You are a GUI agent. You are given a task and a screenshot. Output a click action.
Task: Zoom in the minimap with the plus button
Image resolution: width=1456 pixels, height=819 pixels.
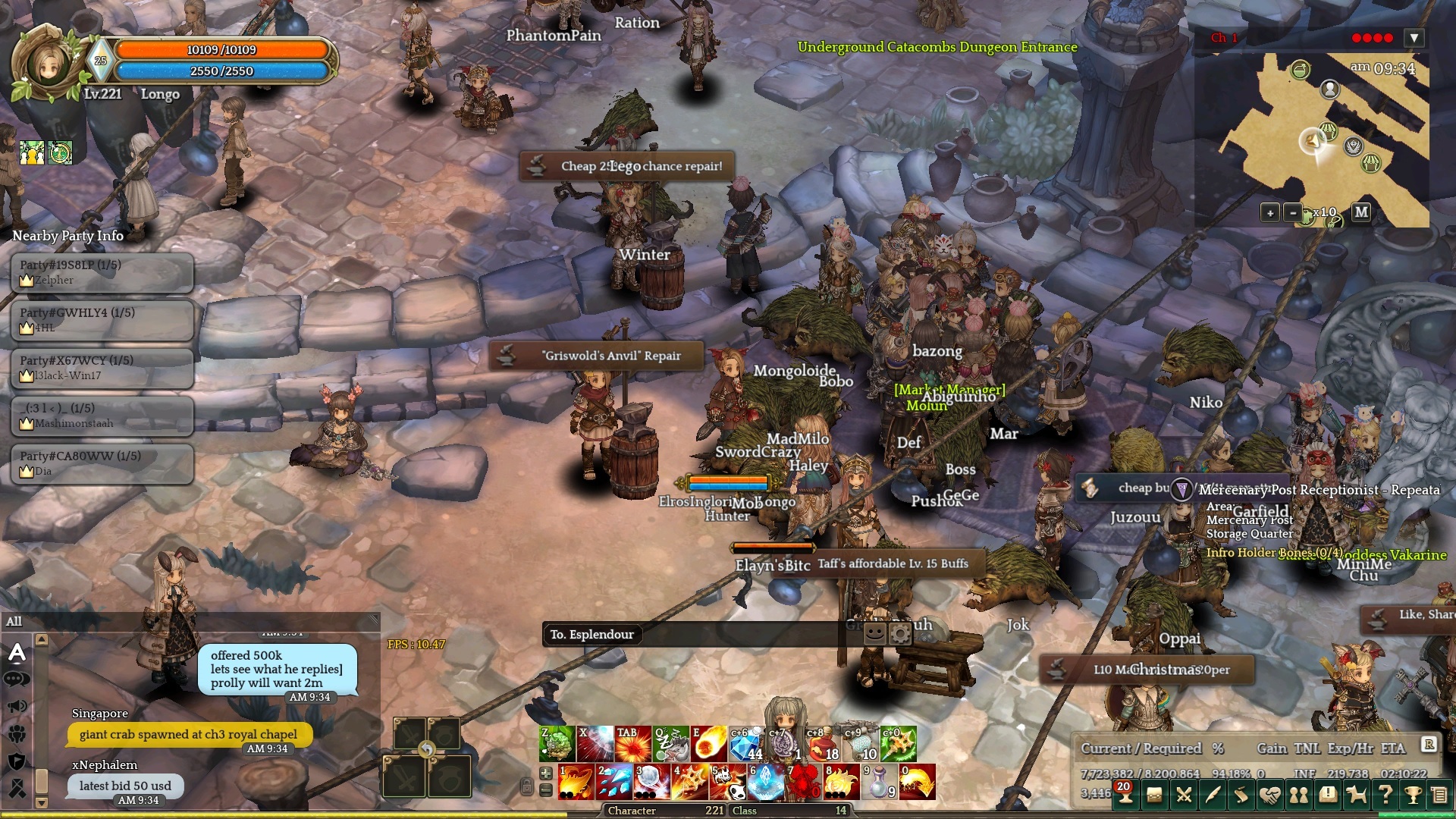pos(1270,213)
